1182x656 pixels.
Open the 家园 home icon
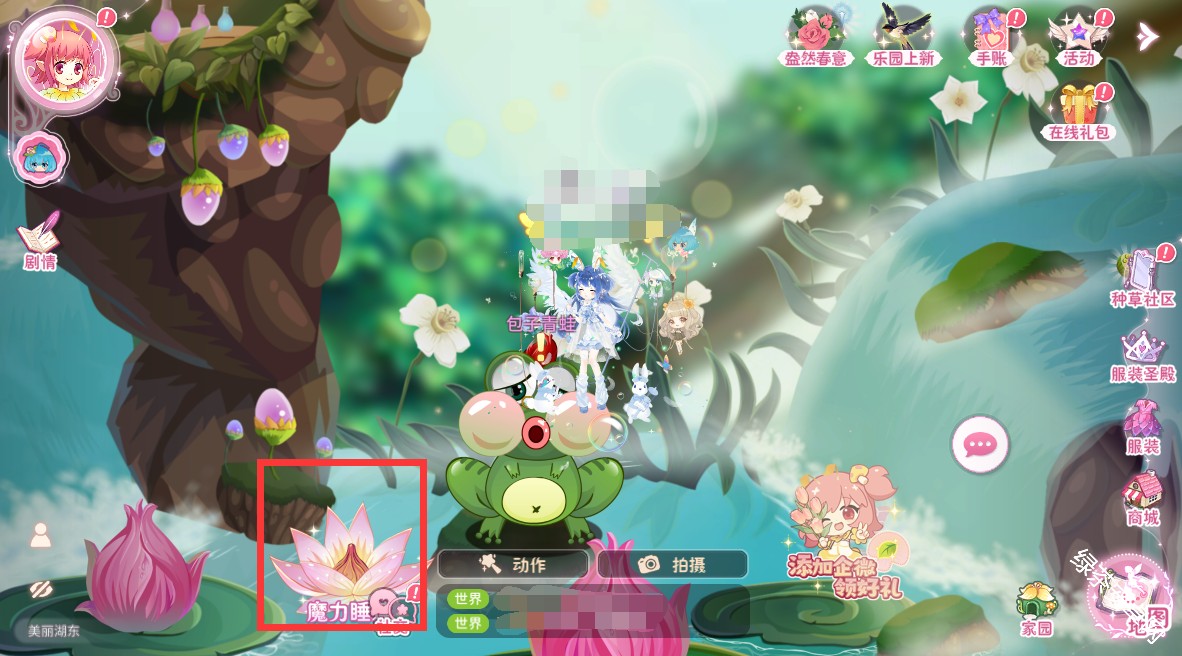[1037, 609]
